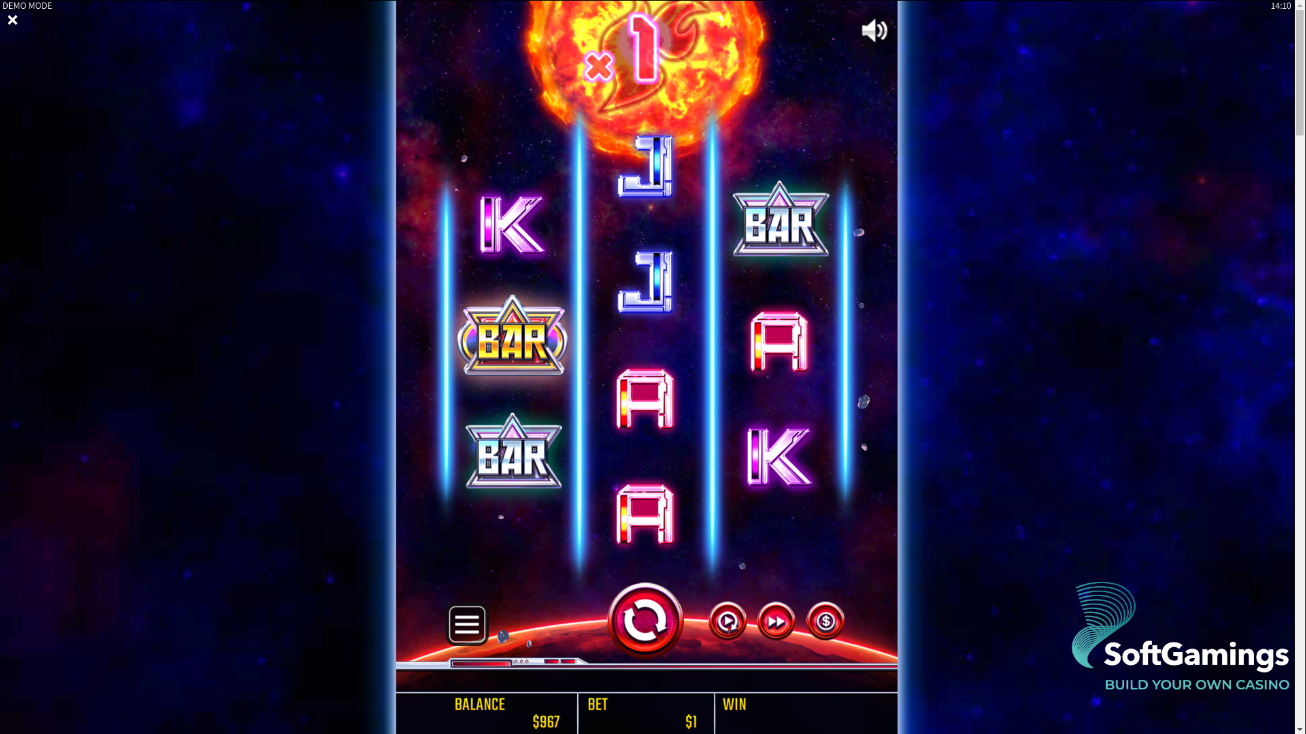The height and width of the screenshot is (734, 1306).
Task: Close the demo with the X button
Action: (13, 20)
